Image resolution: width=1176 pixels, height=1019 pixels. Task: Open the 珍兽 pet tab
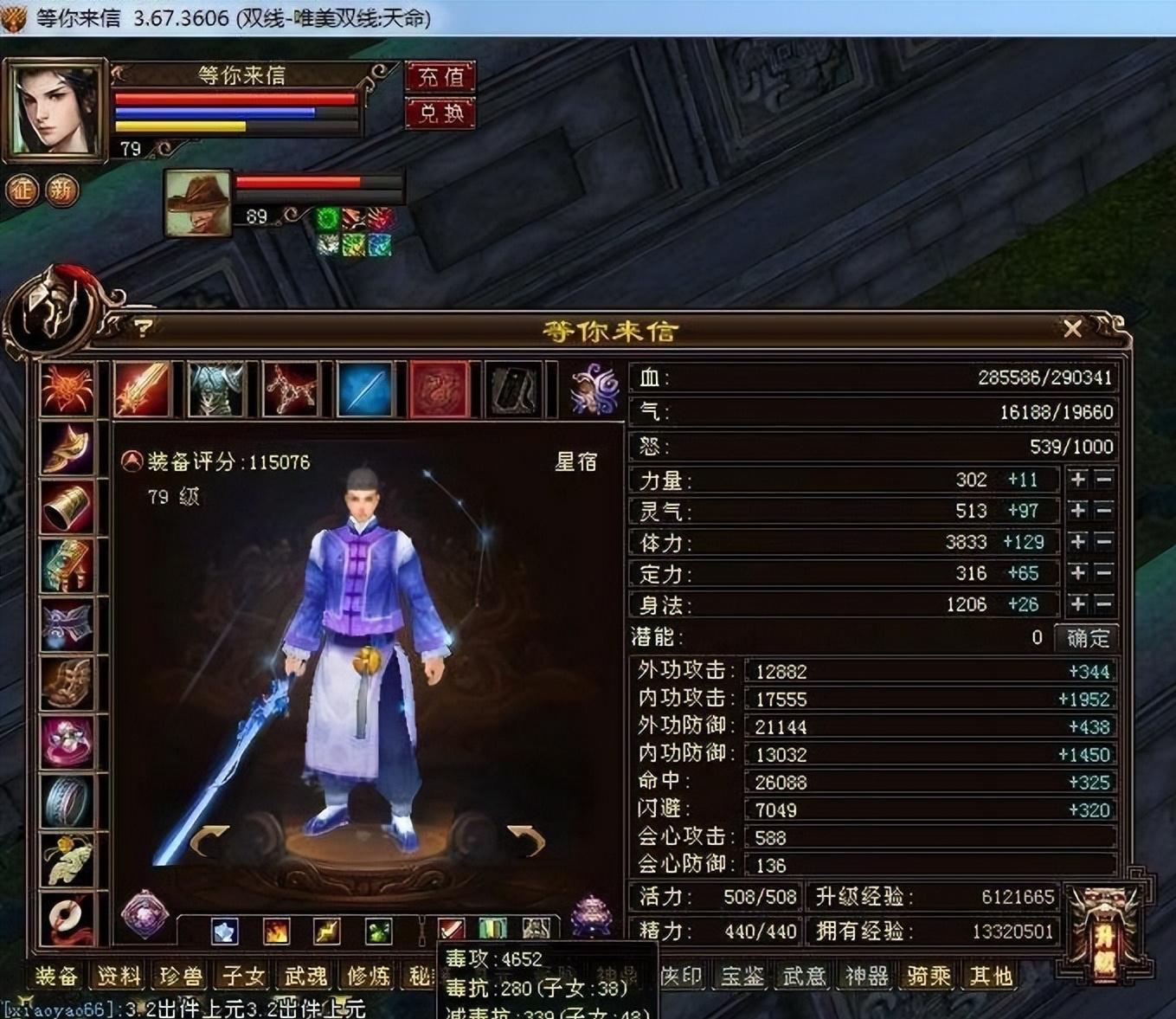point(181,977)
